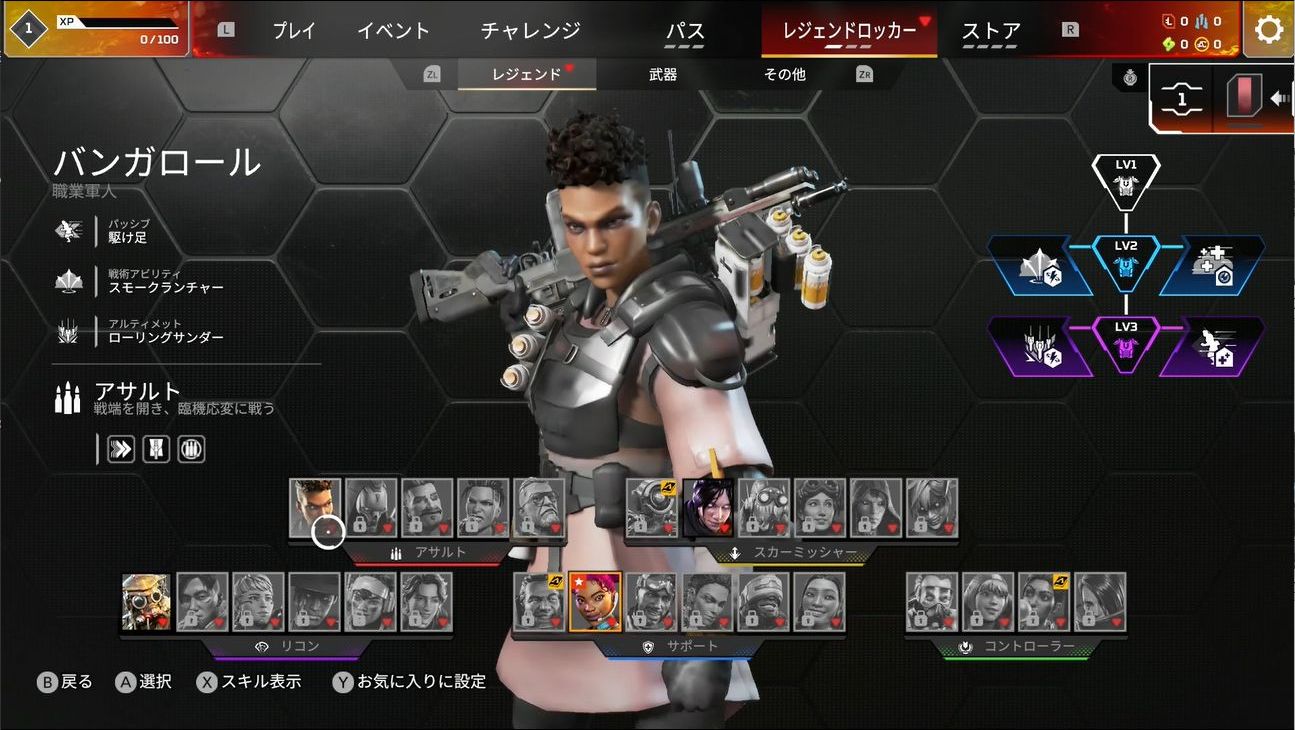Image resolution: width=1295 pixels, height=730 pixels.
Task: Show the その他 sub-tab
Action: point(784,74)
